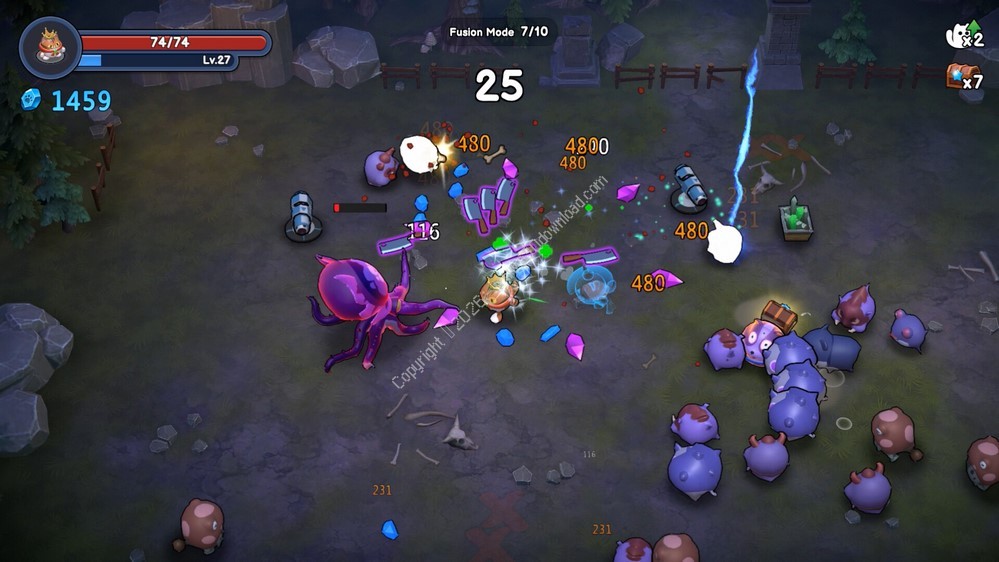Select the Fusion Mode indicator
Image resolution: width=999 pixels, height=562 pixels.
pyautogui.click(x=497, y=31)
